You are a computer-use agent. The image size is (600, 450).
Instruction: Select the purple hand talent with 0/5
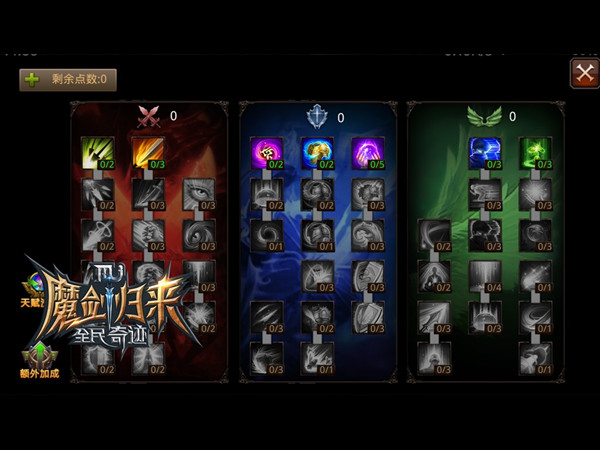pos(368,152)
